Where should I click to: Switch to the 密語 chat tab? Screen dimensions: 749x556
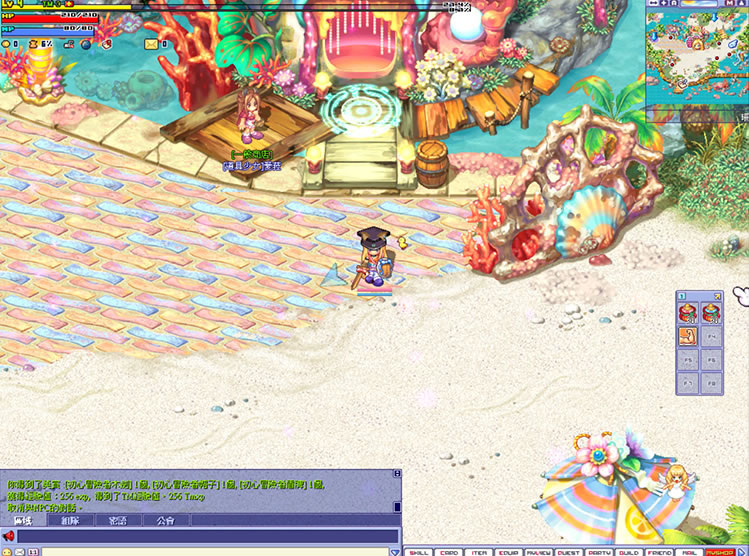[117, 520]
